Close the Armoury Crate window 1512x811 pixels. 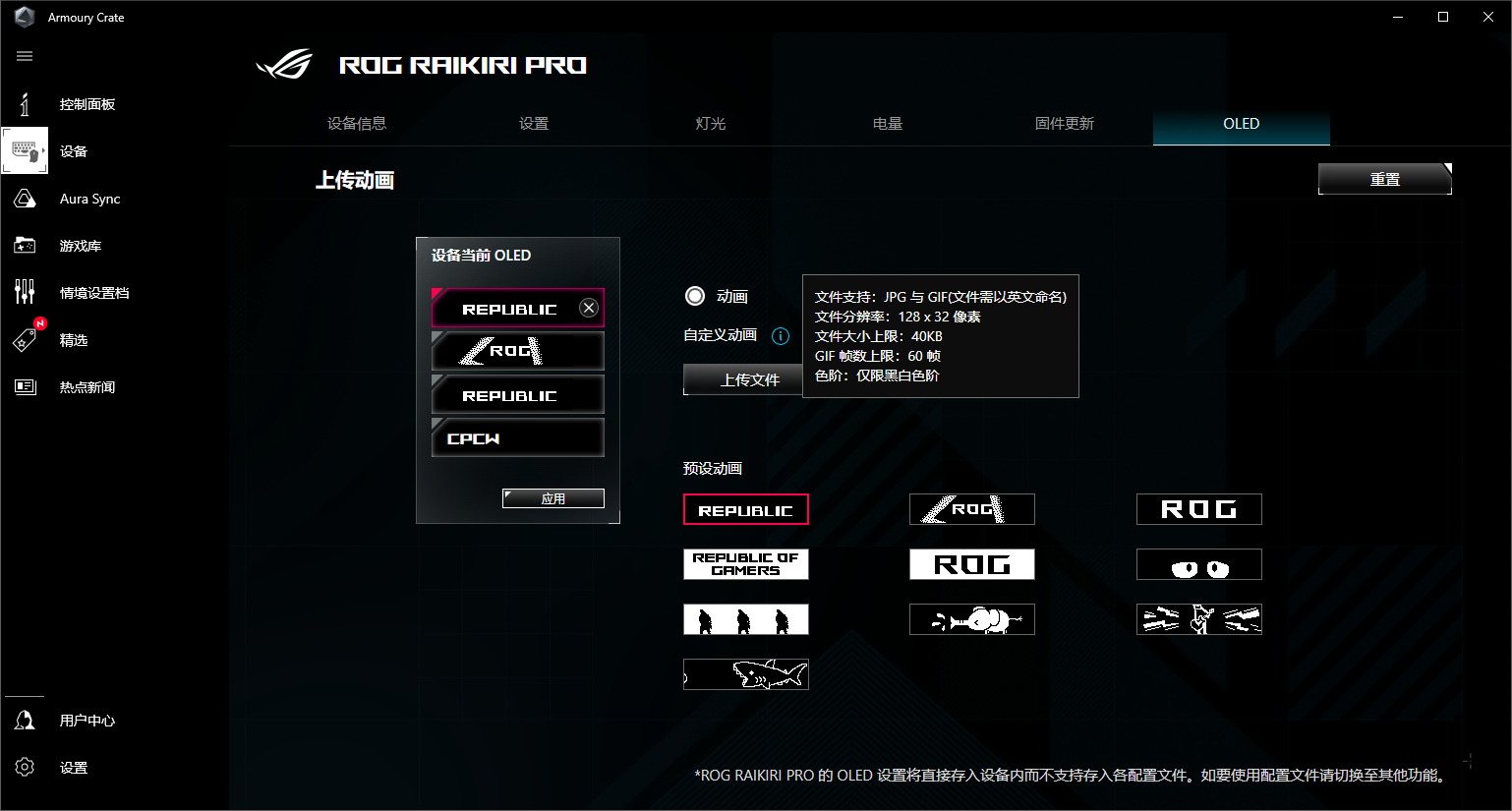(1487, 17)
